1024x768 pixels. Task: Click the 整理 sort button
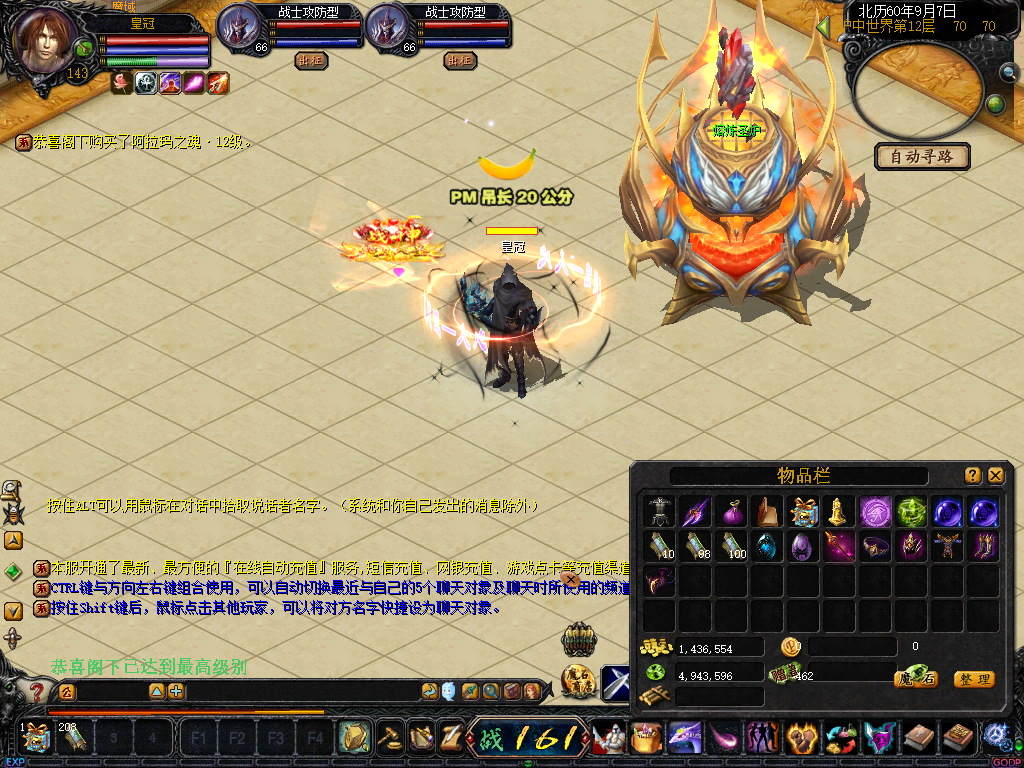(x=973, y=679)
